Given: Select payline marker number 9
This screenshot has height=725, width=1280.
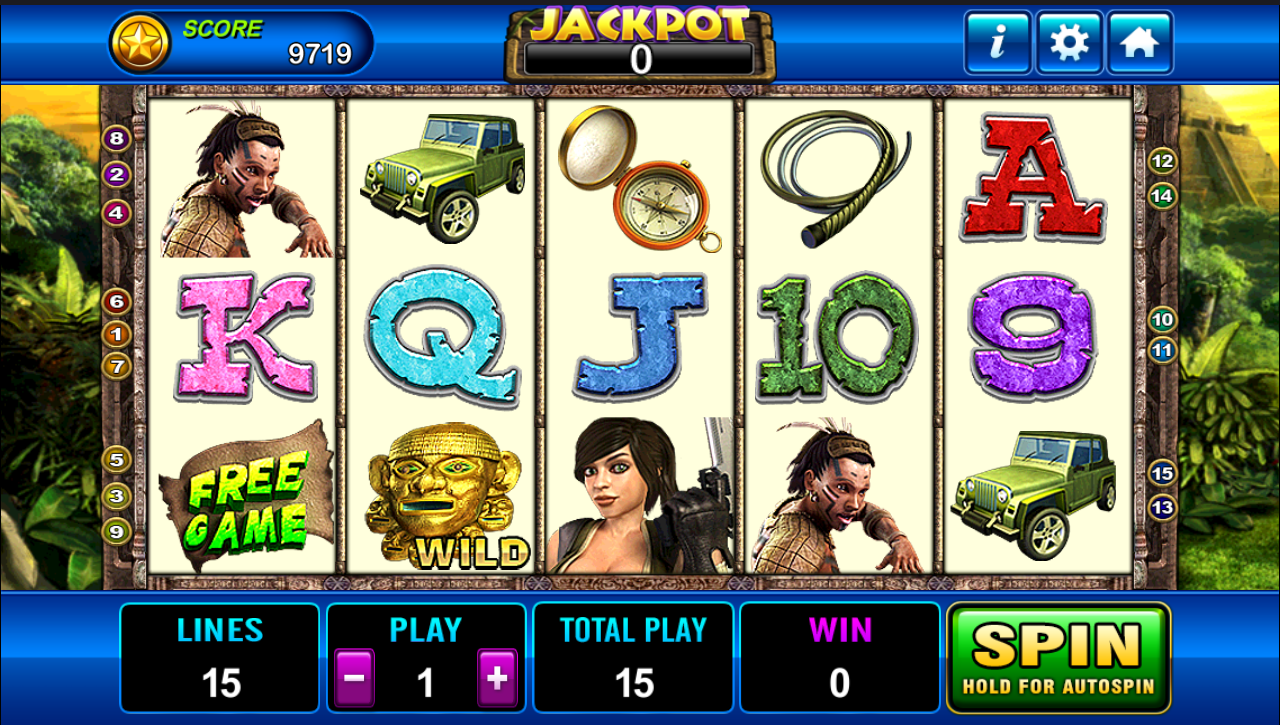Looking at the screenshot, I should pos(117,531).
